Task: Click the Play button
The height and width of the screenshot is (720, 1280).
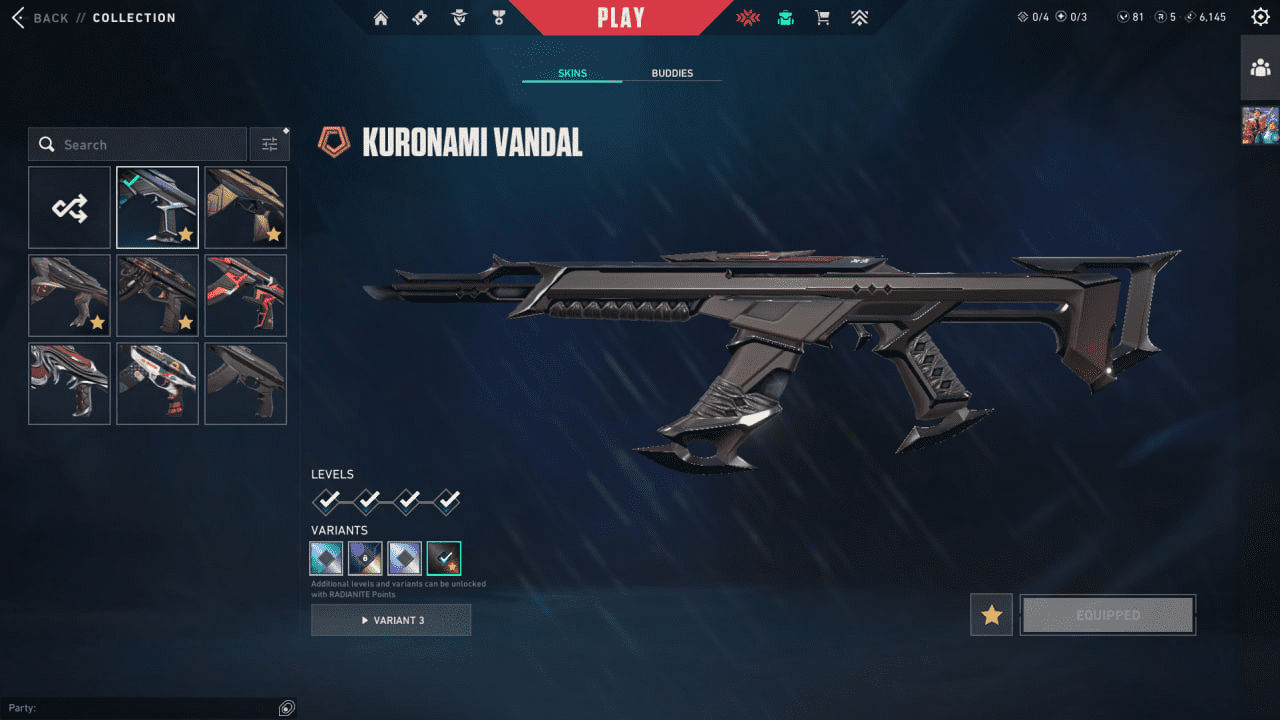Action: [x=620, y=17]
